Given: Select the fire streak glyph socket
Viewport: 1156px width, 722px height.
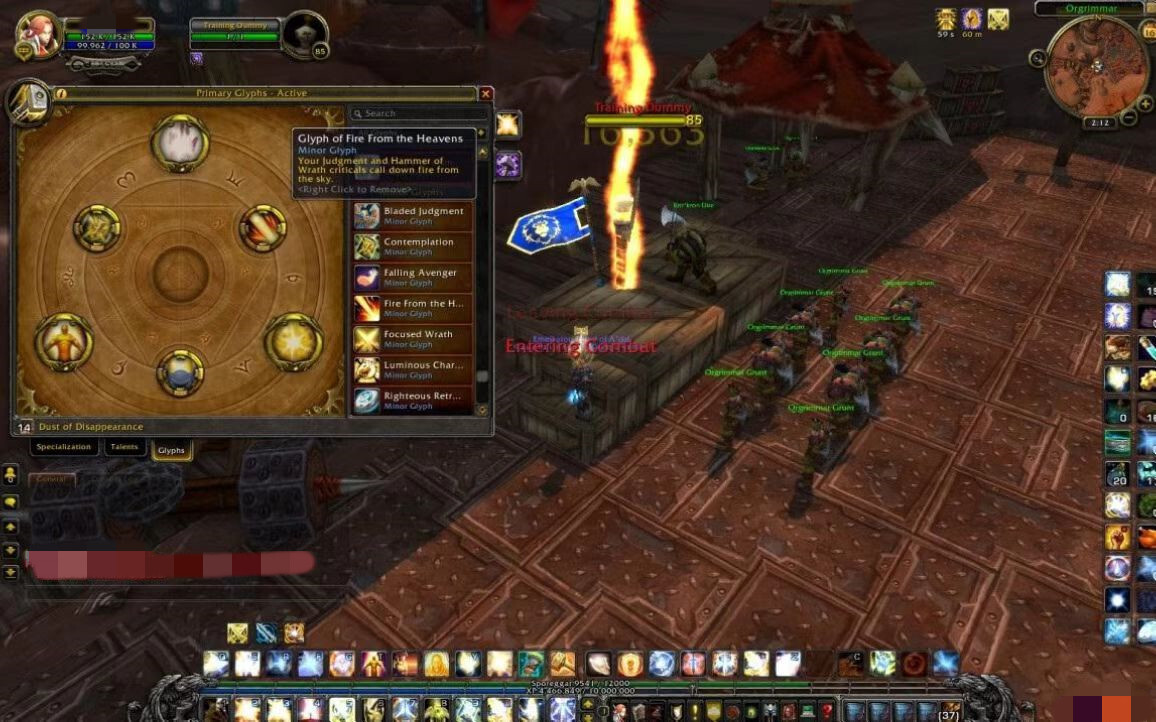Looking at the screenshot, I should (263, 229).
